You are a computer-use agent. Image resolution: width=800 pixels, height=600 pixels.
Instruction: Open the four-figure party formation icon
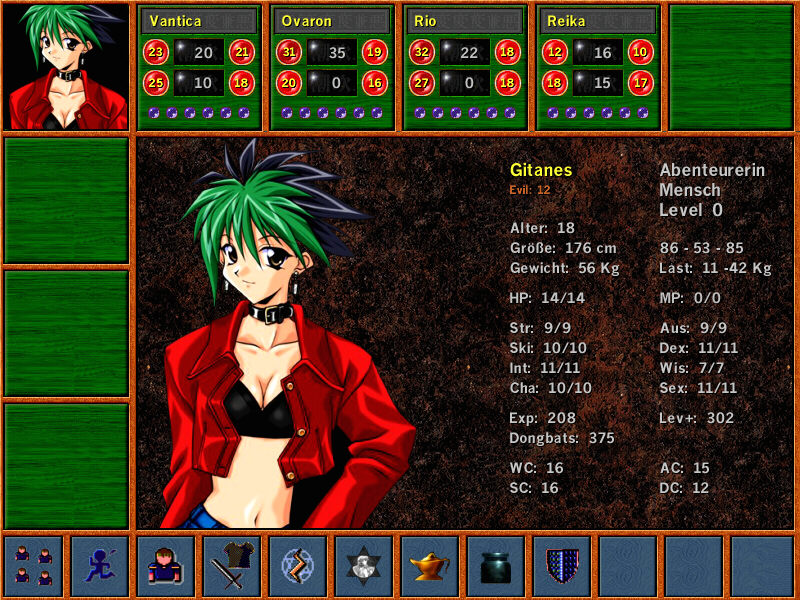[34, 566]
